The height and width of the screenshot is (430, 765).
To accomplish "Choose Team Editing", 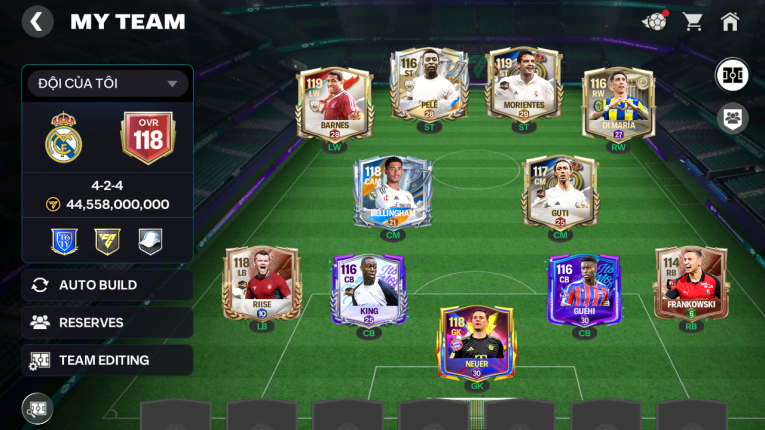I will (x=107, y=360).
